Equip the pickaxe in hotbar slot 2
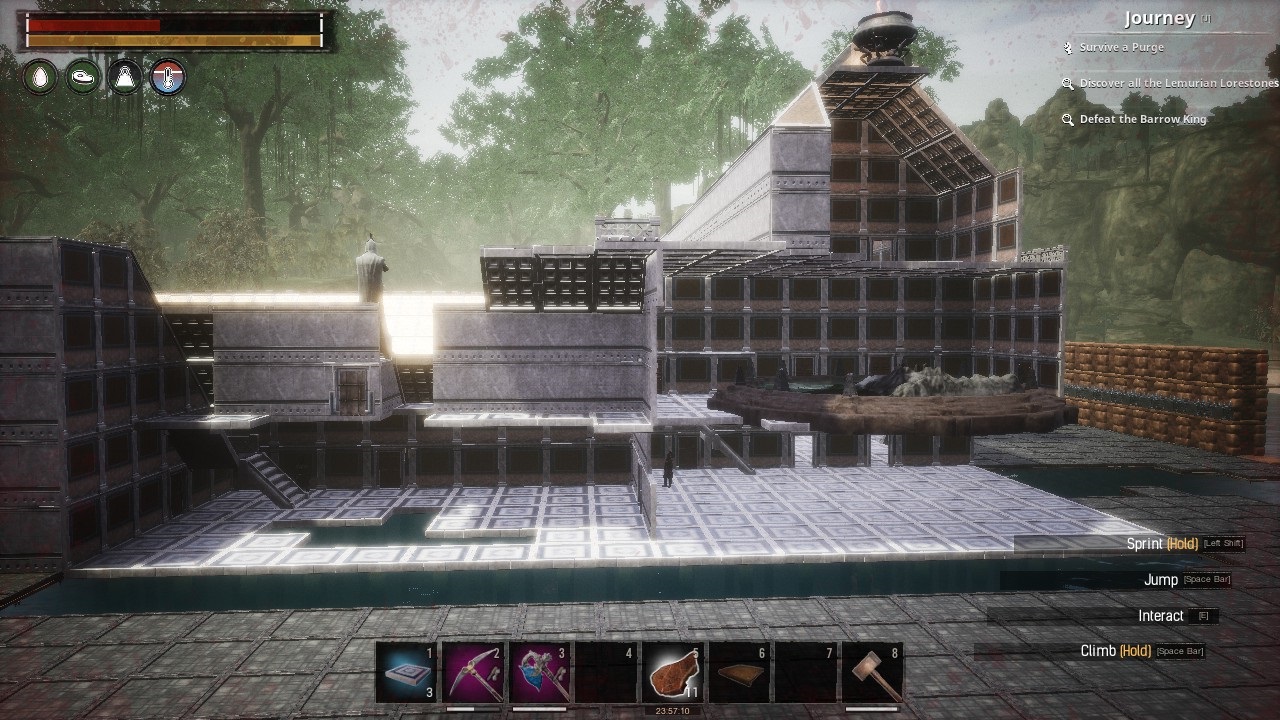This screenshot has height=720, width=1280. coord(473,672)
